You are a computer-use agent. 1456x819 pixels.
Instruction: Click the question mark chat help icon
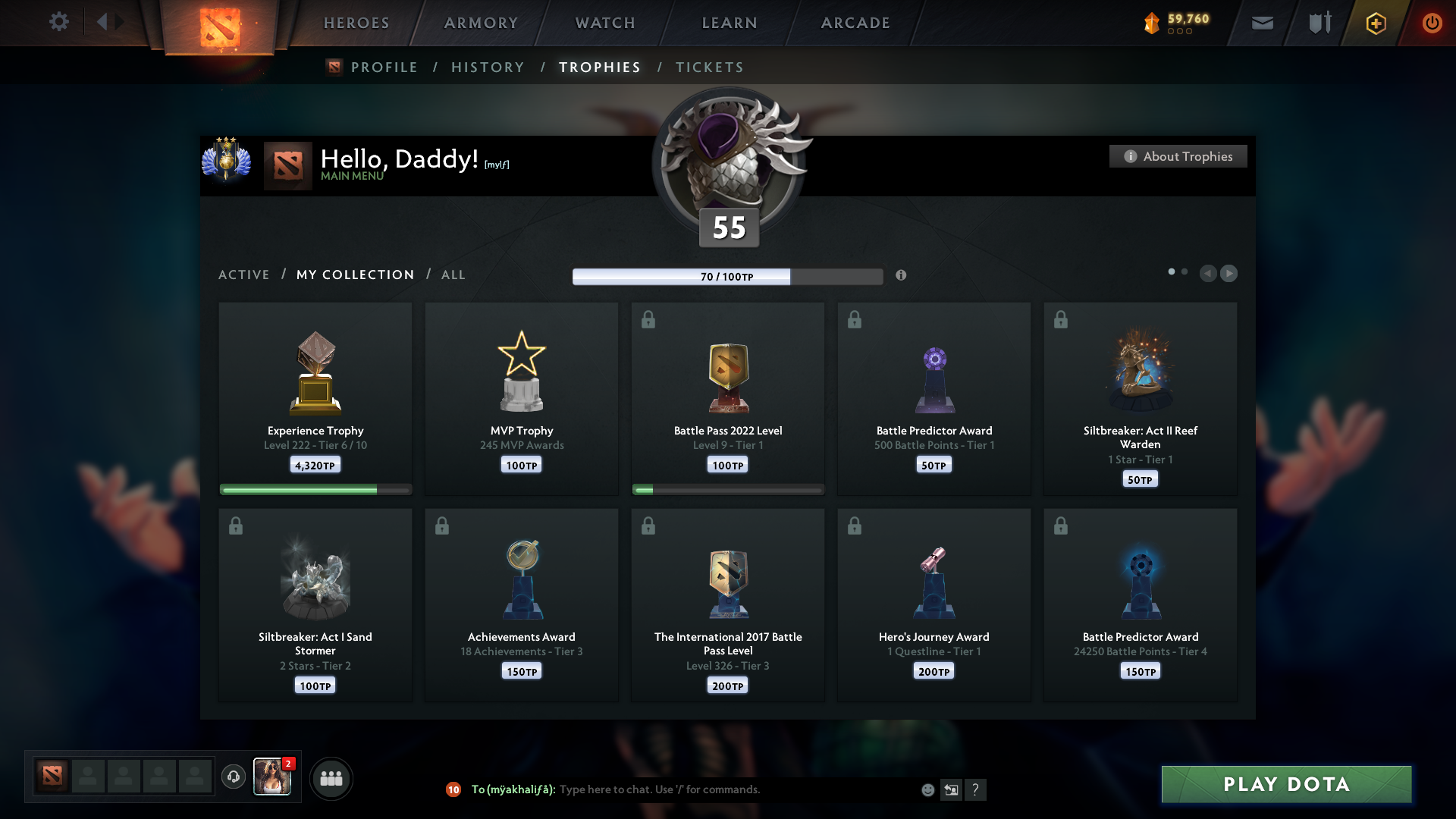click(x=976, y=789)
